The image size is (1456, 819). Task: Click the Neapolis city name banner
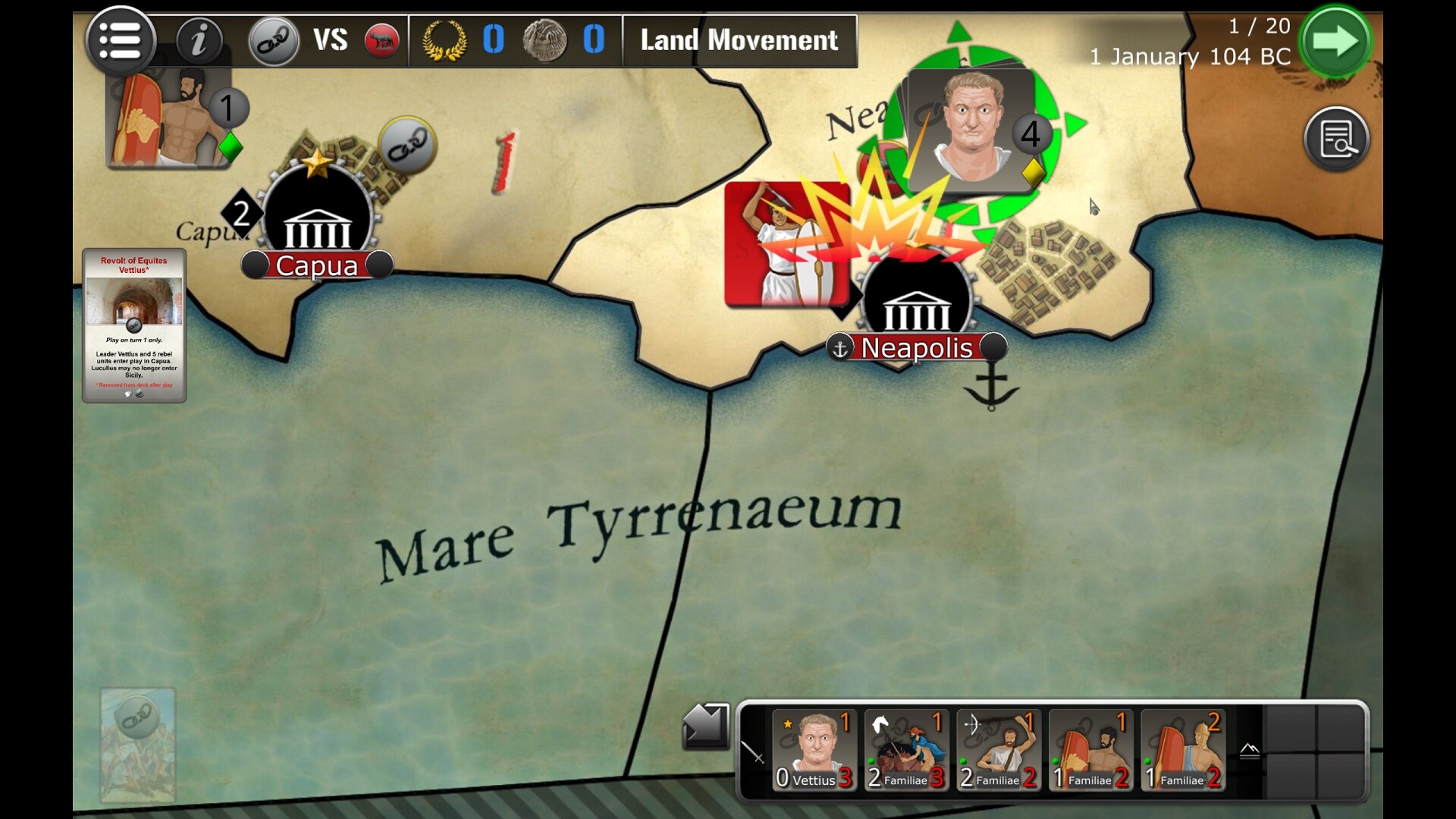point(916,348)
